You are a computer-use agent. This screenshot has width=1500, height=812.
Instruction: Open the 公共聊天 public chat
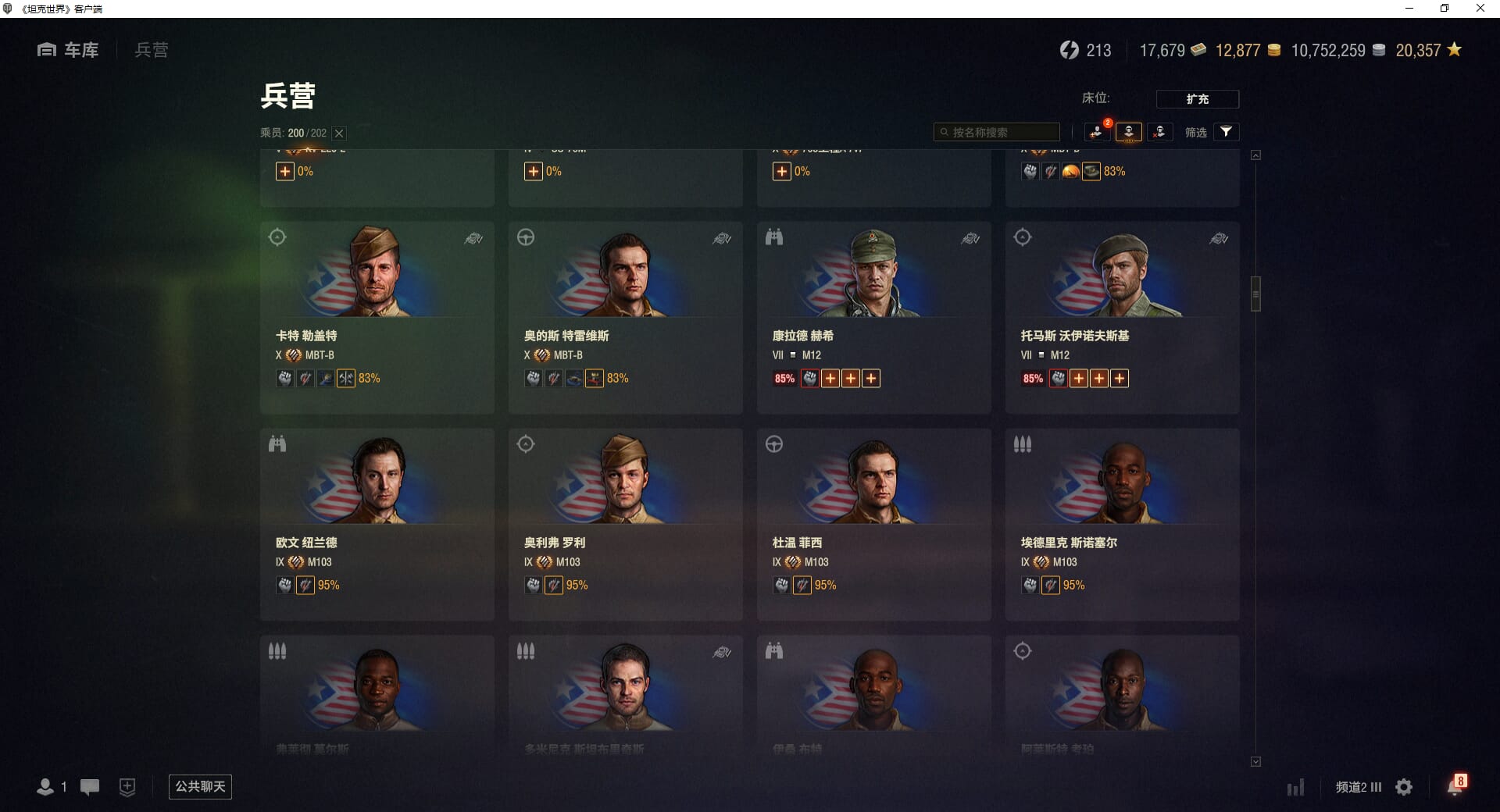[x=200, y=786]
